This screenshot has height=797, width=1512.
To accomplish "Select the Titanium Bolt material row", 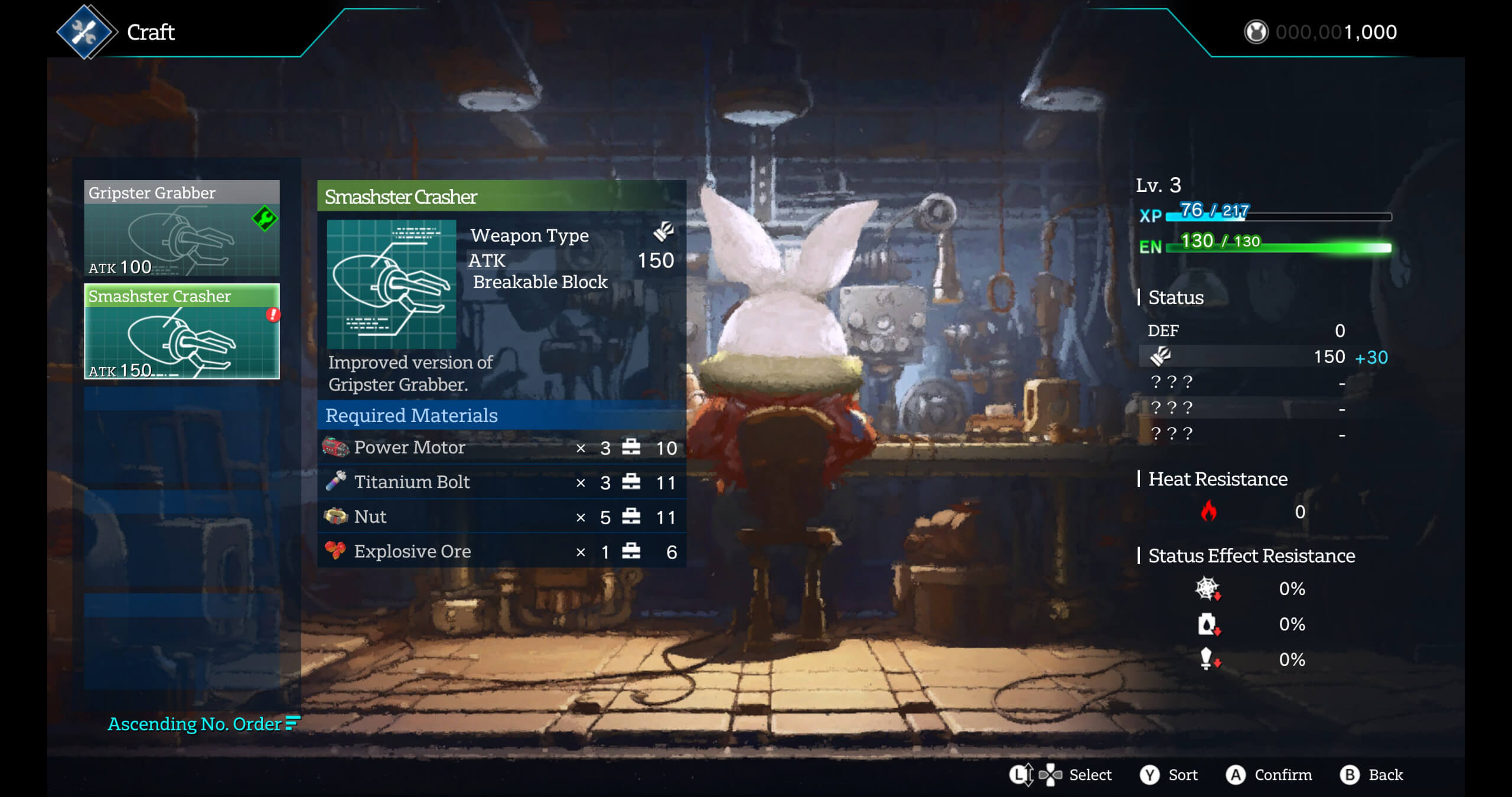I will (x=501, y=482).
